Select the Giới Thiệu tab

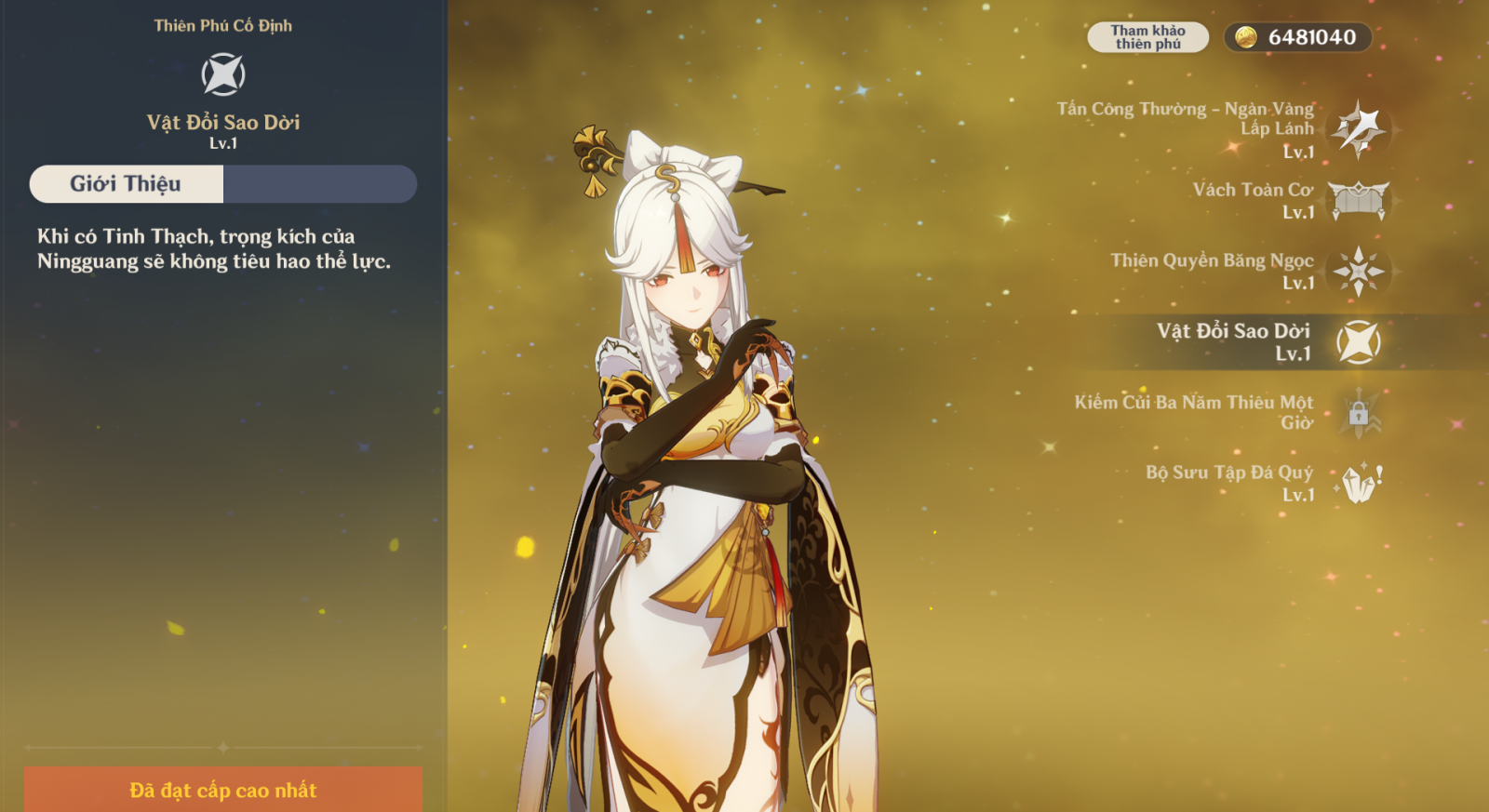tap(127, 184)
